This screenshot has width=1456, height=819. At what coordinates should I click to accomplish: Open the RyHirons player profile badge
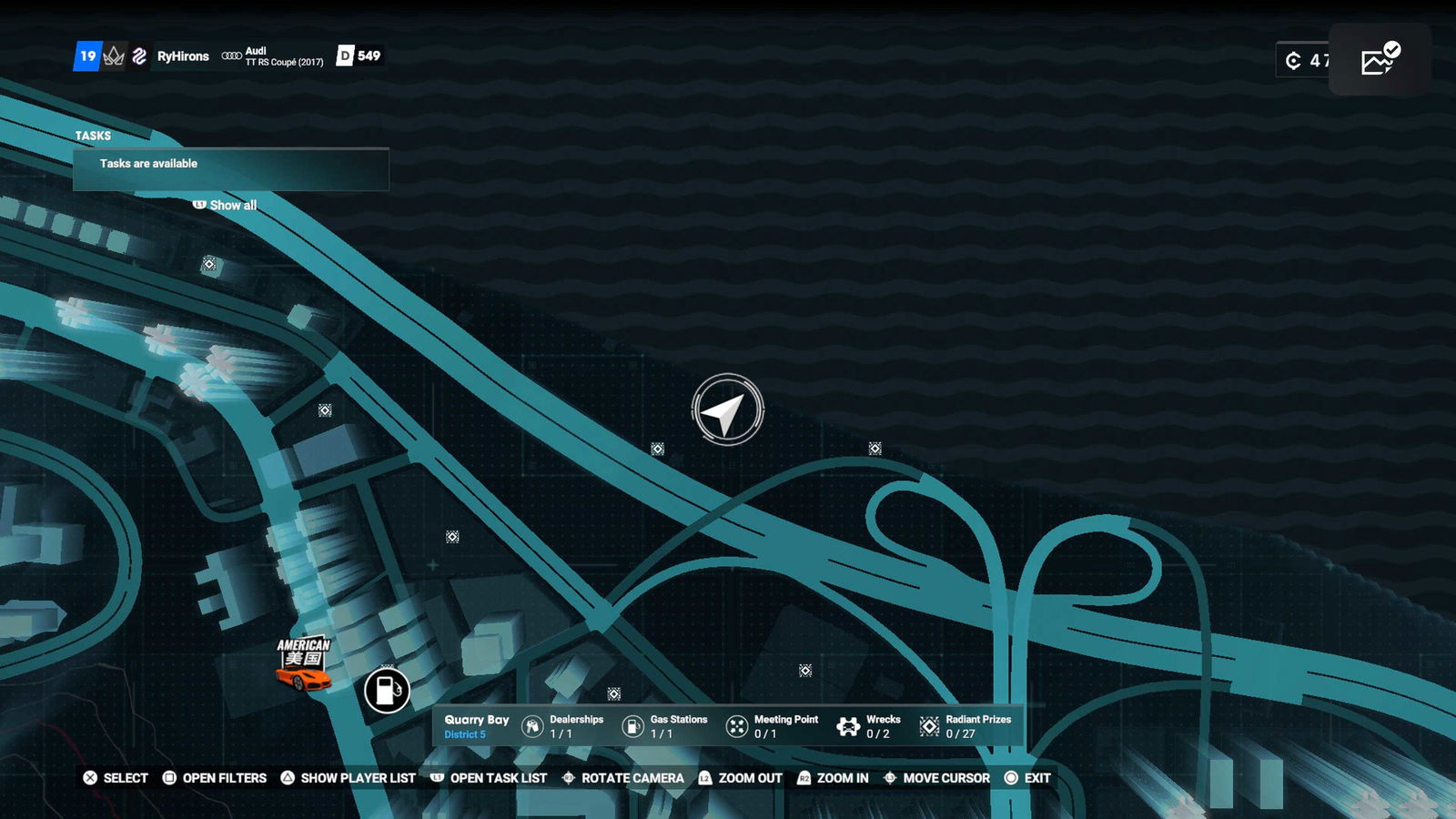coord(183,56)
